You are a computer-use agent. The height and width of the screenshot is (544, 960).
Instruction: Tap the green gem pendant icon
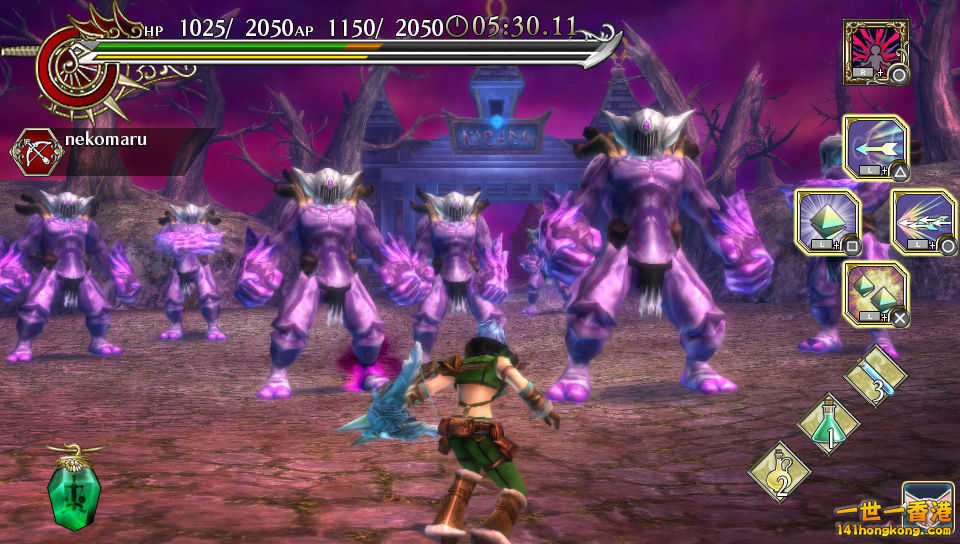click(x=74, y=489)
